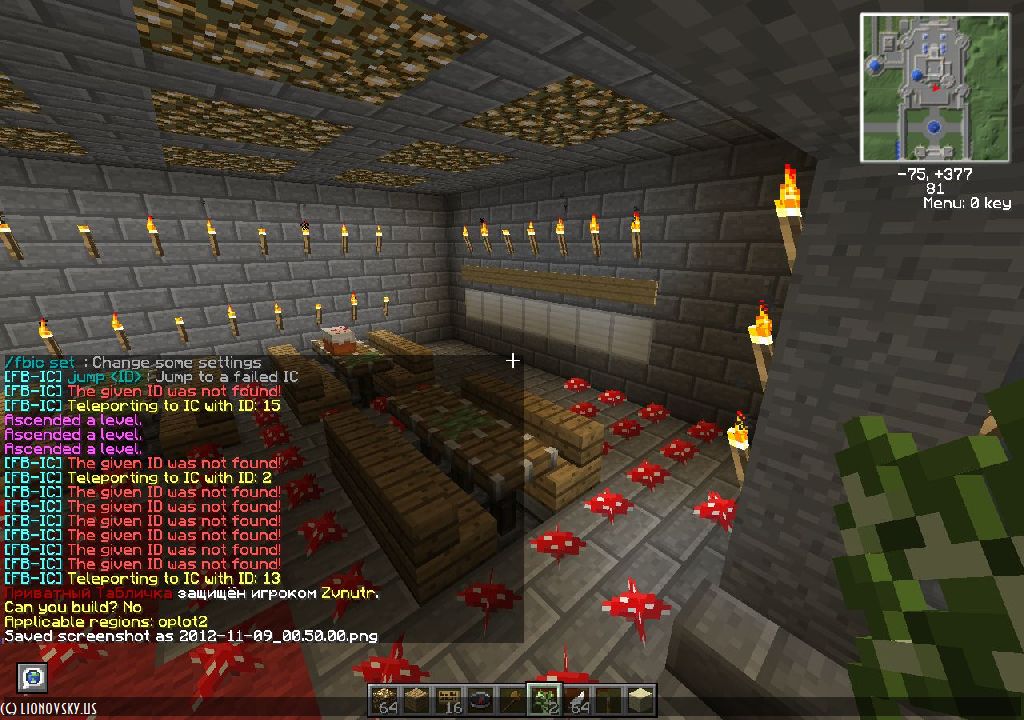This screenshot has width=1024, height=720.
Task: Choose the wooden tool hotbar slot
Action: (513, 701)
